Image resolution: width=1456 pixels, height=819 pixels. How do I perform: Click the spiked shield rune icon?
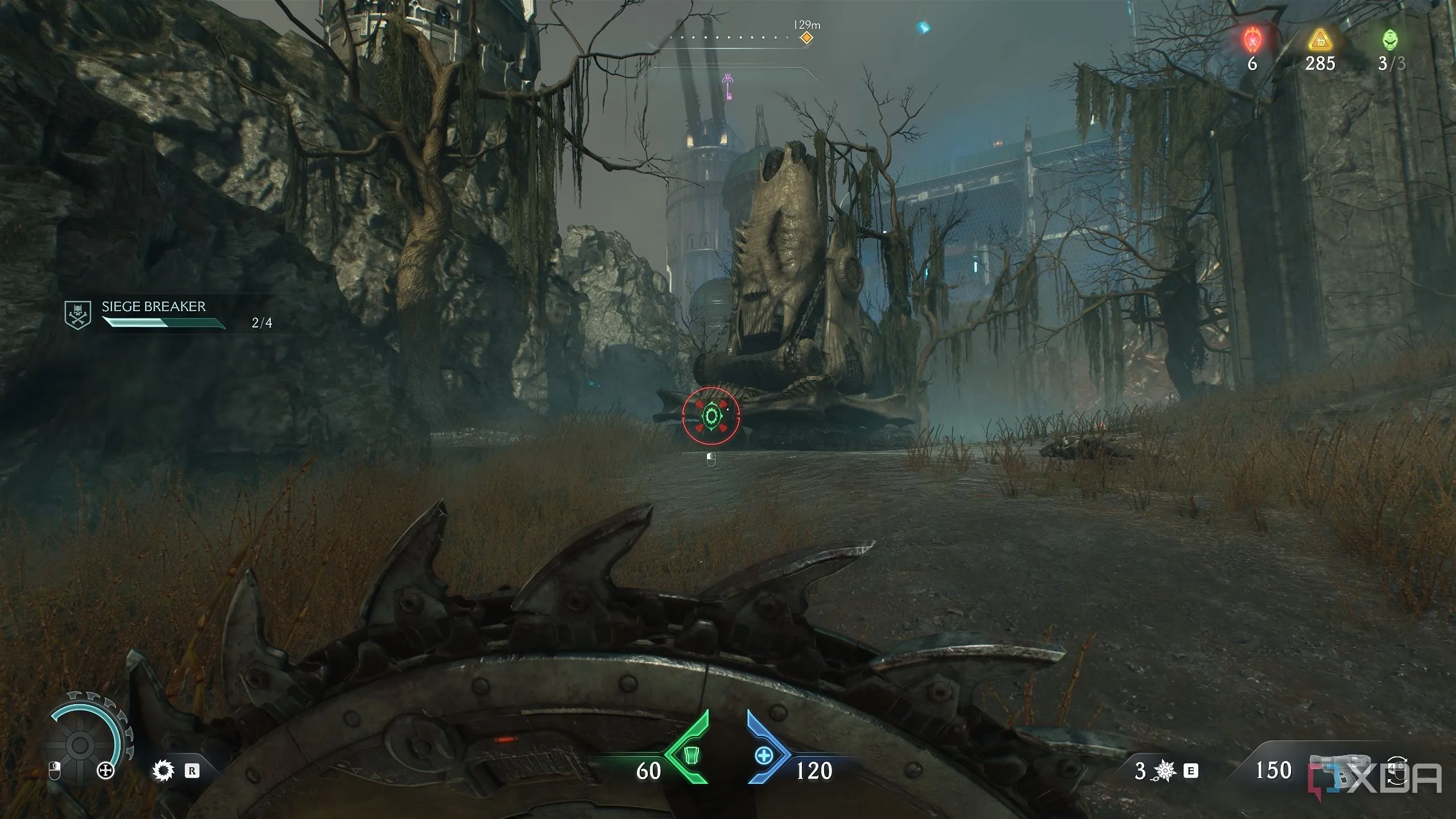(x=163, y=771)
